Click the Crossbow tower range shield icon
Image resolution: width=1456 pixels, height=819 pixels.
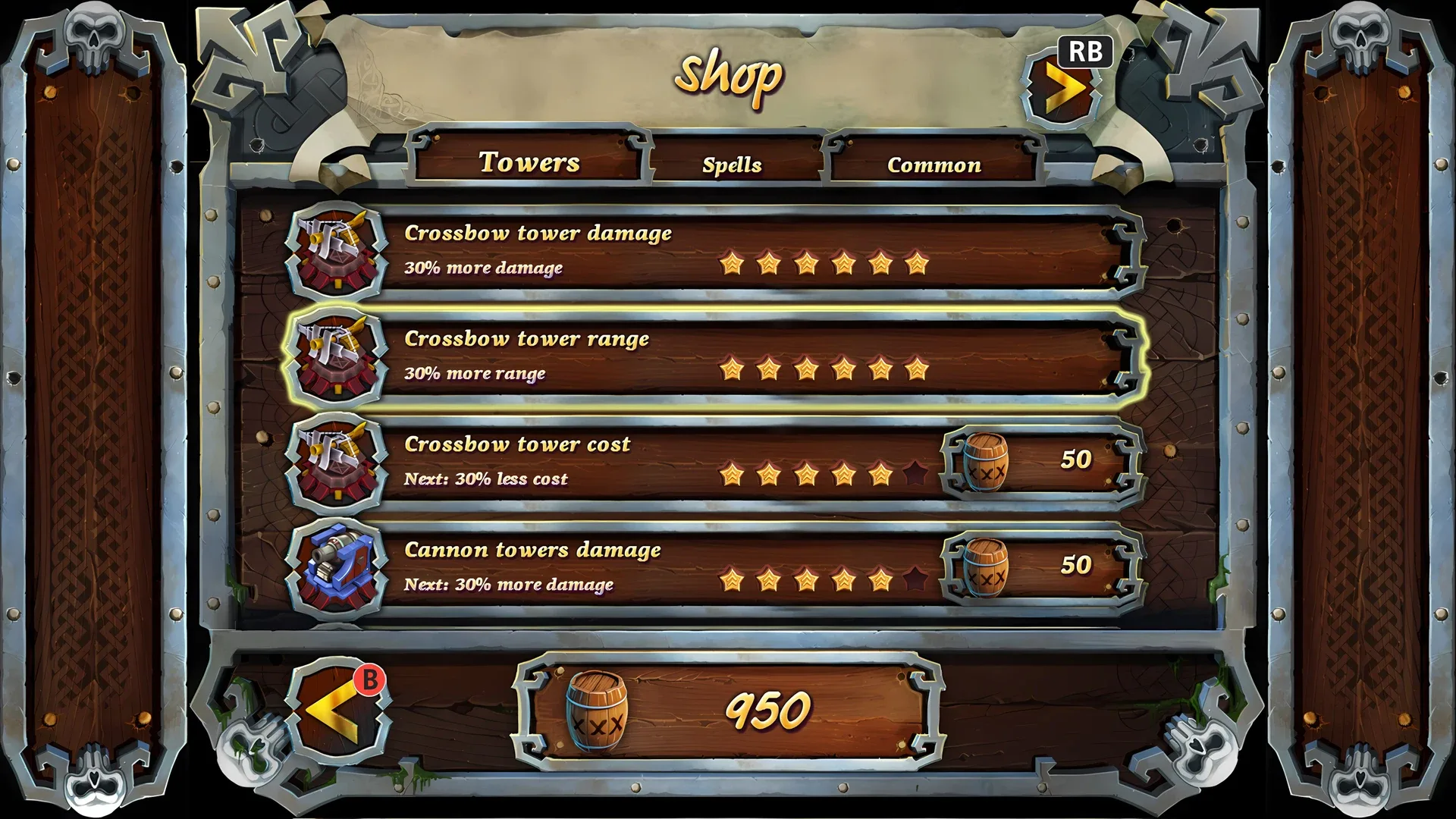coord(336,358)
